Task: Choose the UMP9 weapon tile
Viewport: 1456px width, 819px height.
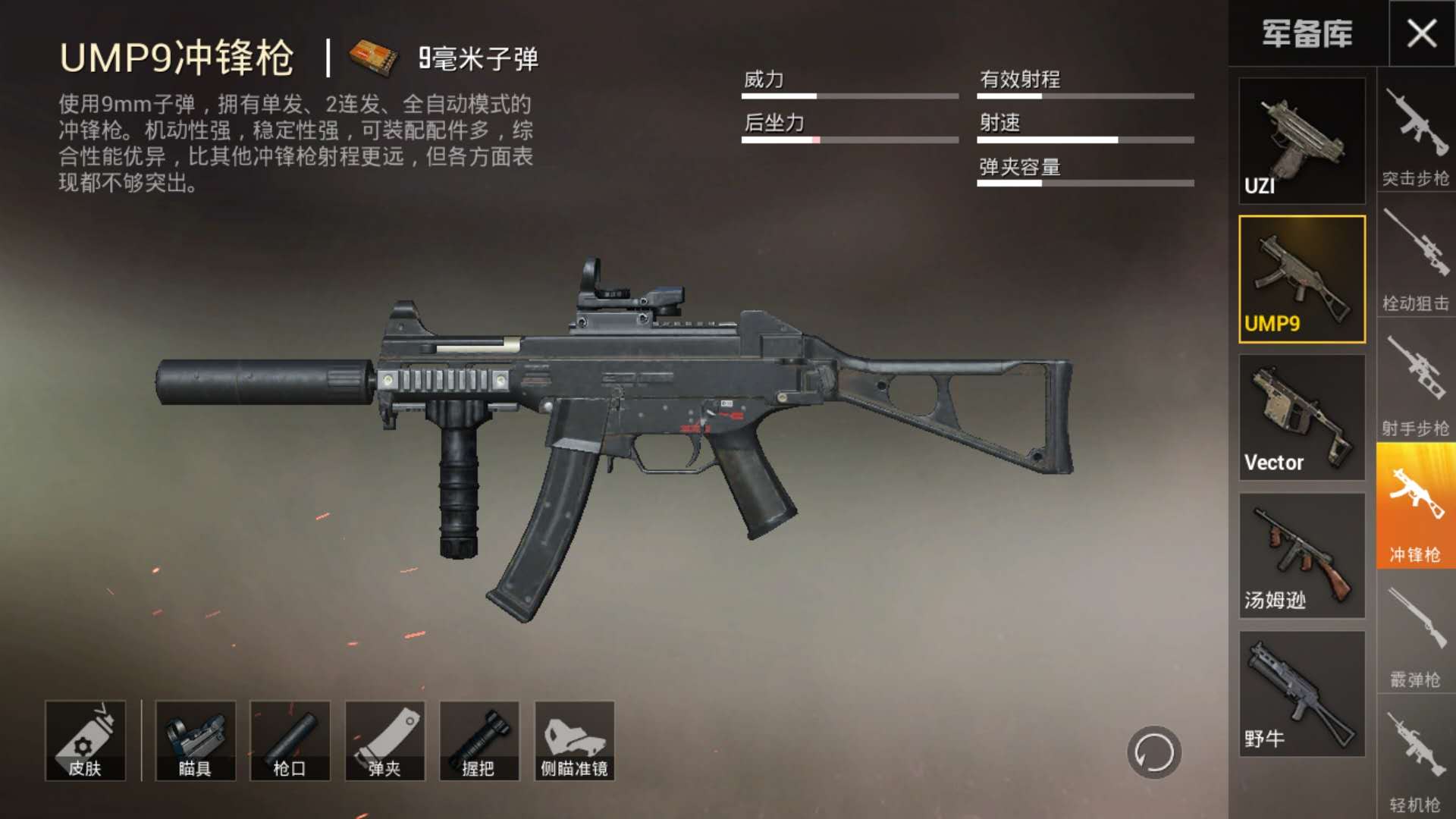Action: (1301, 279)
